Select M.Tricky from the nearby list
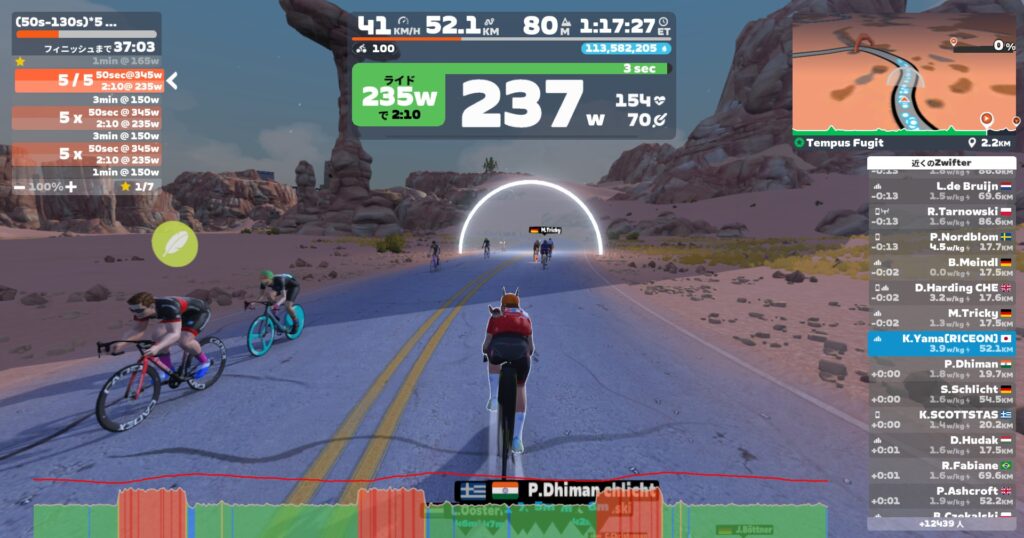This screenshot has width=1024, height=538. tap(941, 318)
